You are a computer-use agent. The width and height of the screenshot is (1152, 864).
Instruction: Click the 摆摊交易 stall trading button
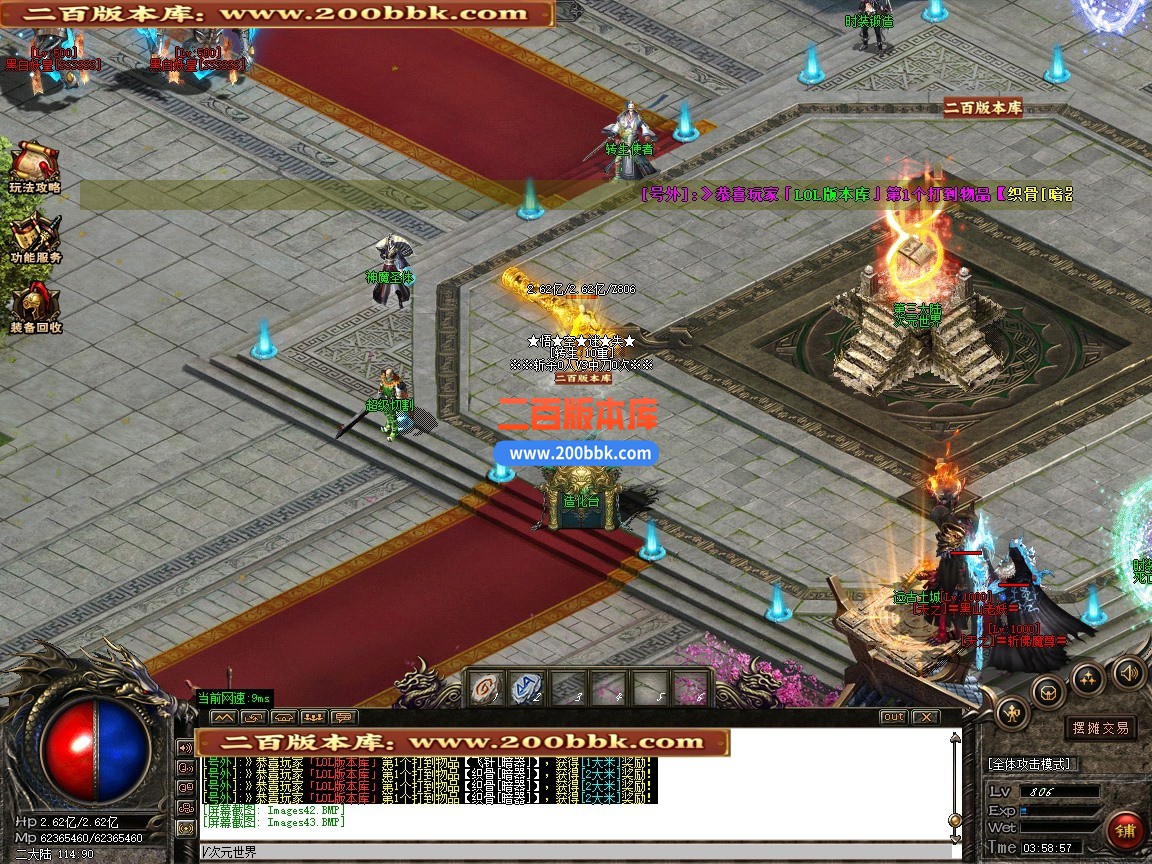(x=1100, y=728)
